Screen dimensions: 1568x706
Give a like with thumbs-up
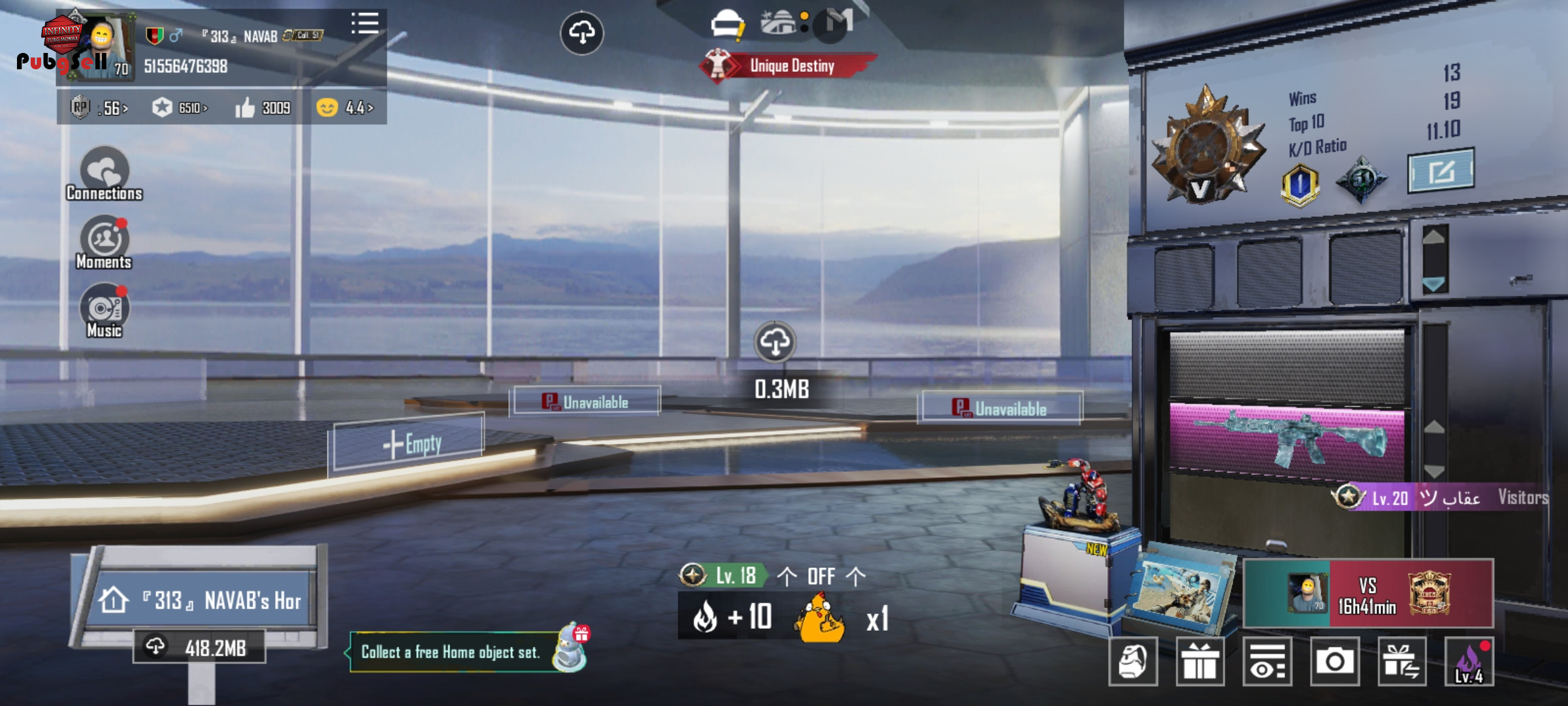tap(246, 108)
